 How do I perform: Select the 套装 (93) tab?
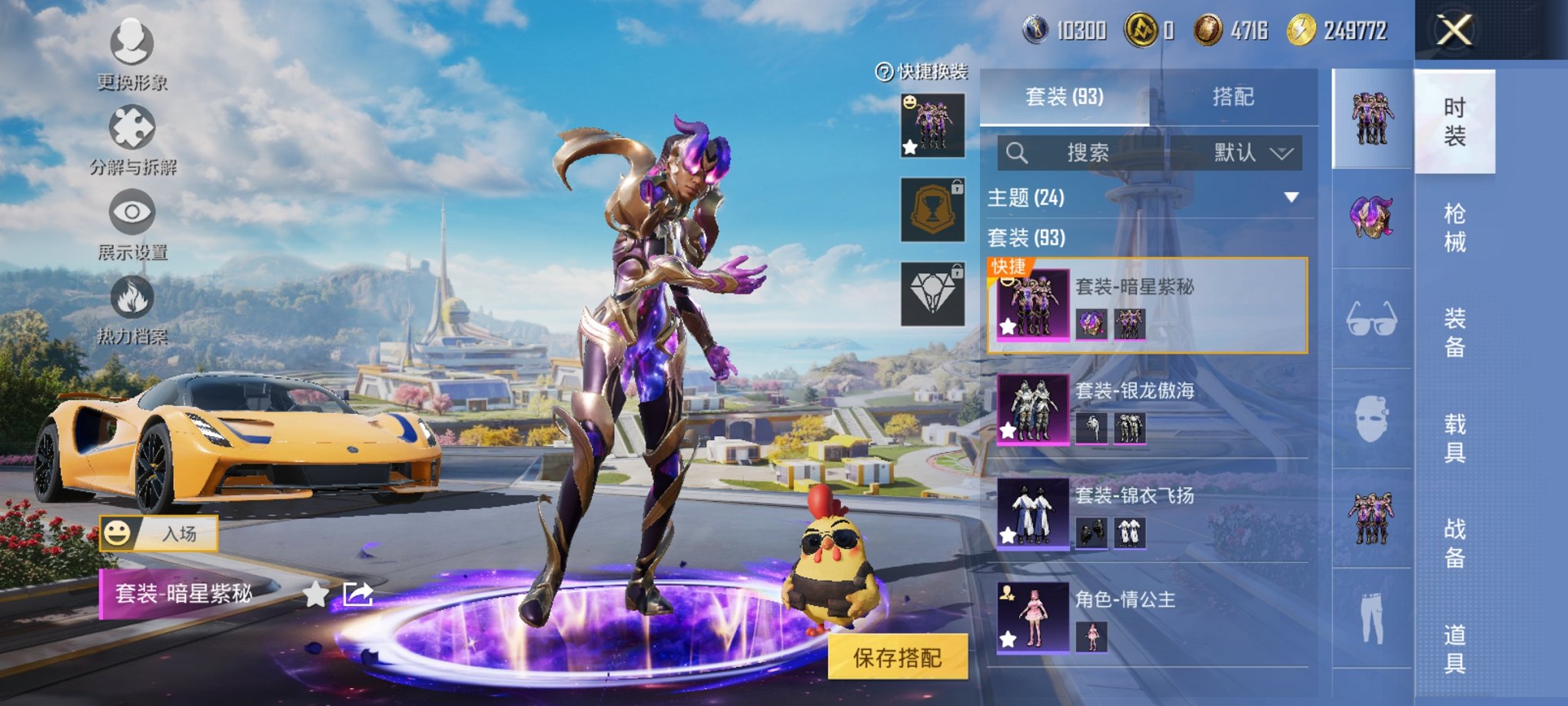[1065, 97]
